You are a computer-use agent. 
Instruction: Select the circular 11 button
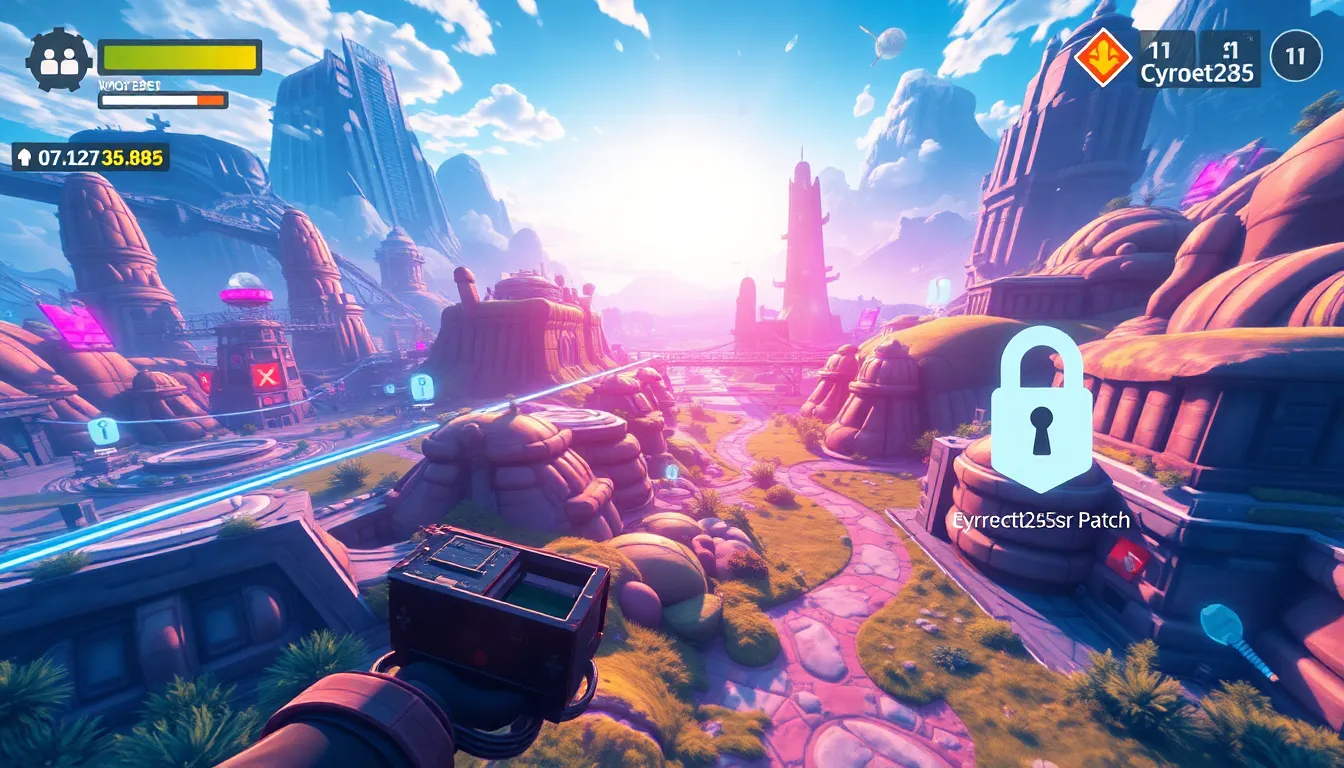coord(1296,57)
